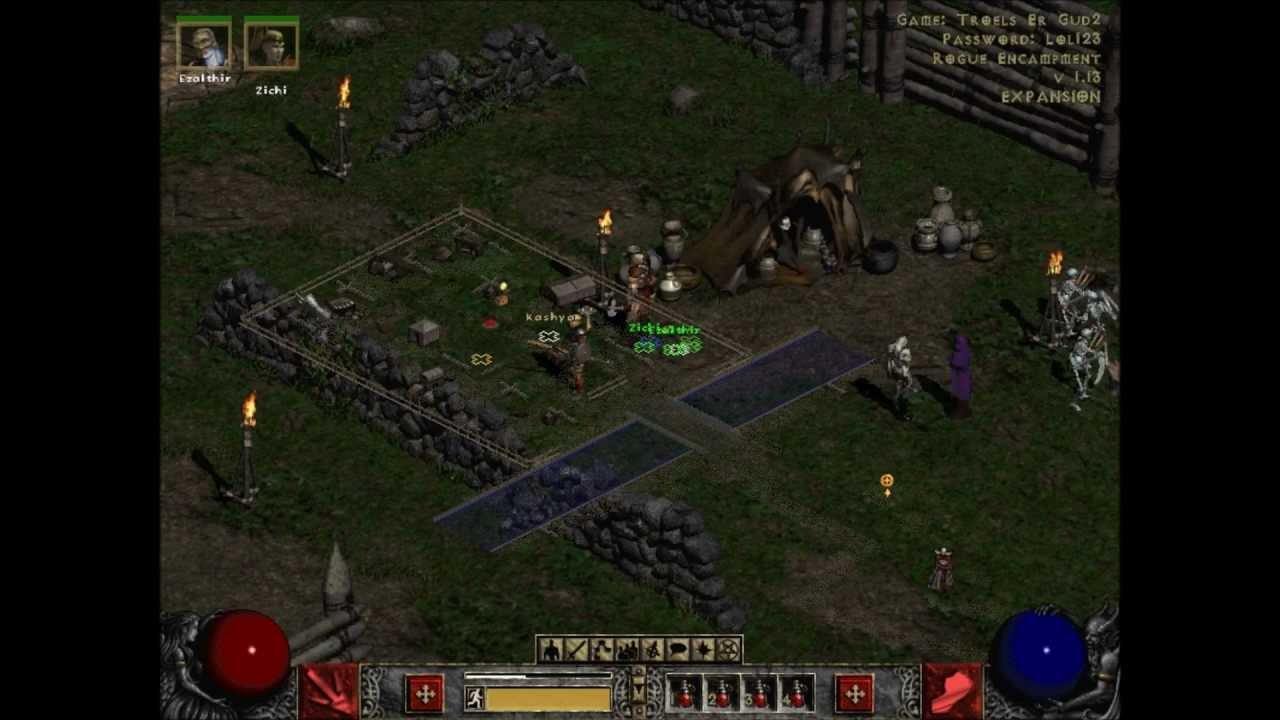Drink the potion in belt slot 1
1280x720 pixels.
point(684,692)
